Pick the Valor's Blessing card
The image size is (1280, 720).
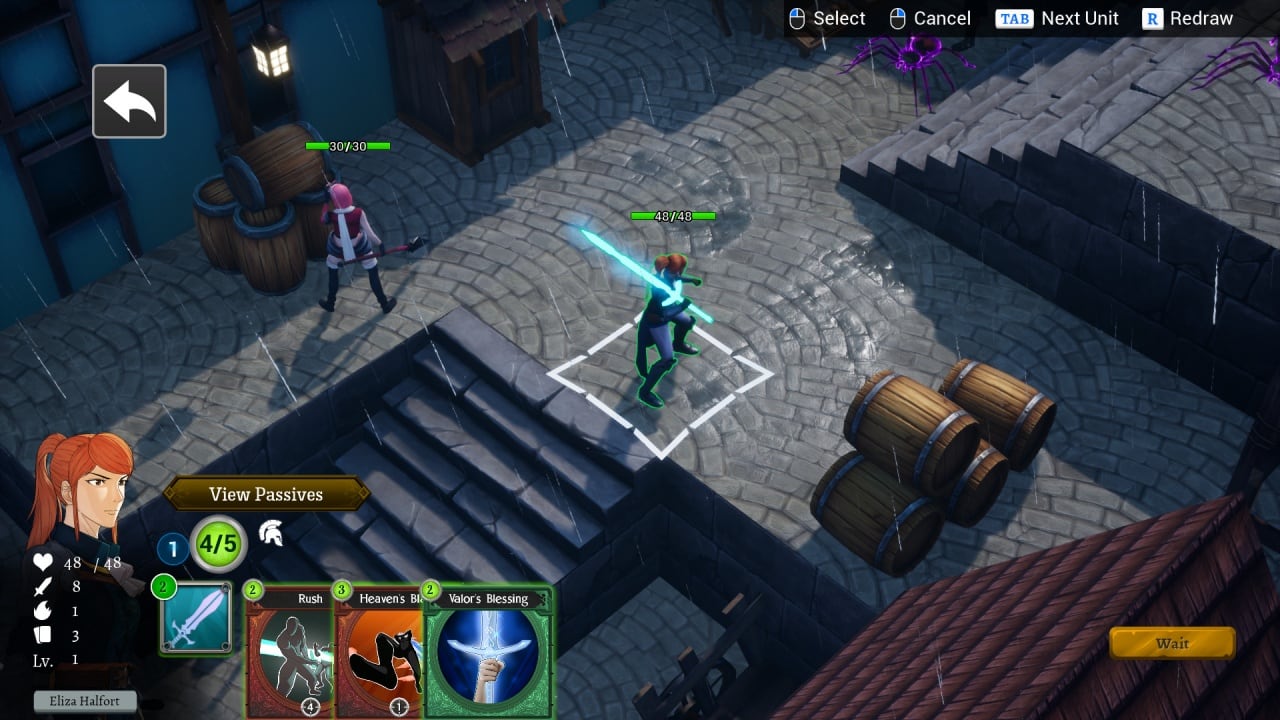[489, 652]
